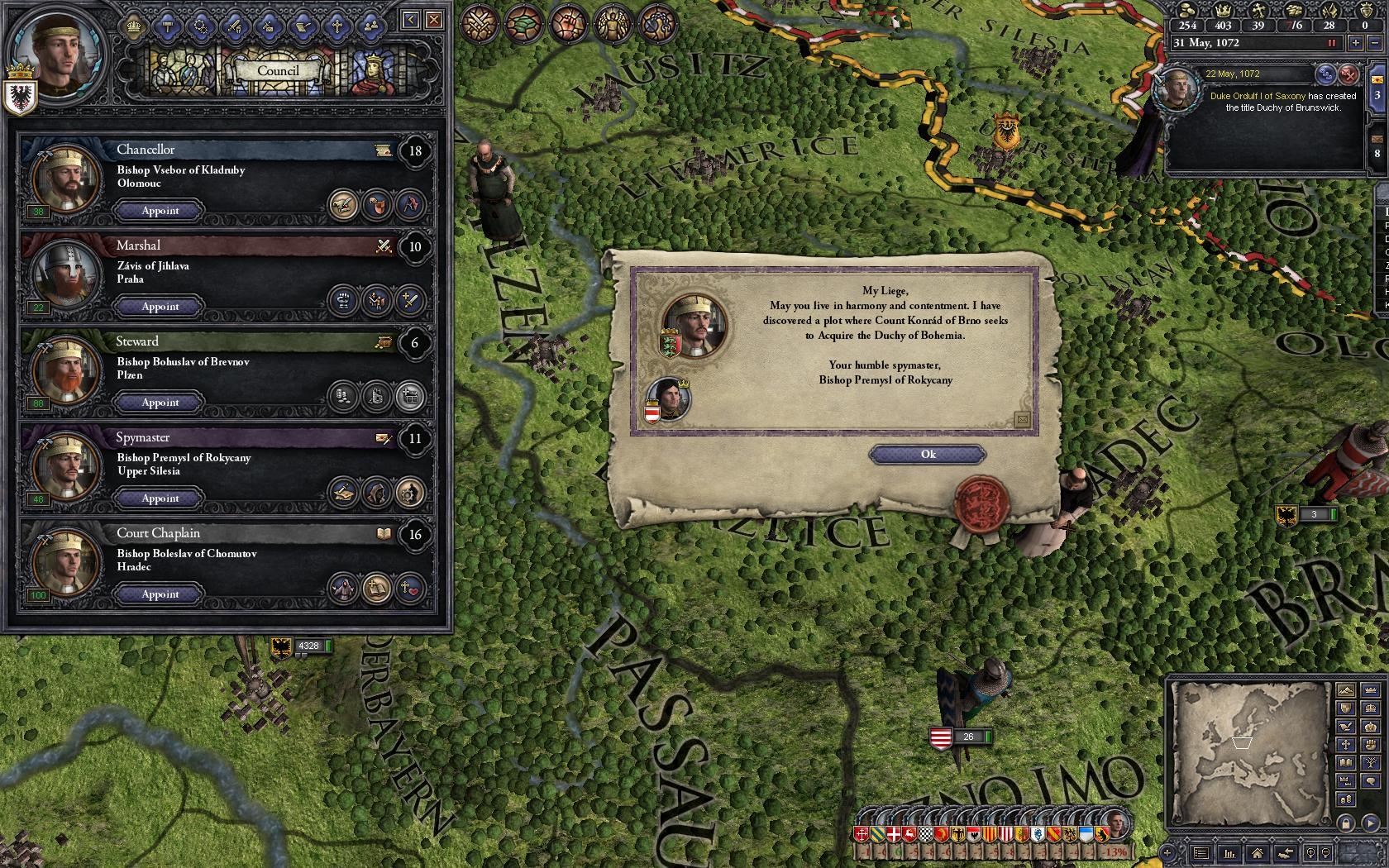The width and height of the screenshot is (1389, 868).
Task: Appoint a new Steward
Action: click(160, 403)
